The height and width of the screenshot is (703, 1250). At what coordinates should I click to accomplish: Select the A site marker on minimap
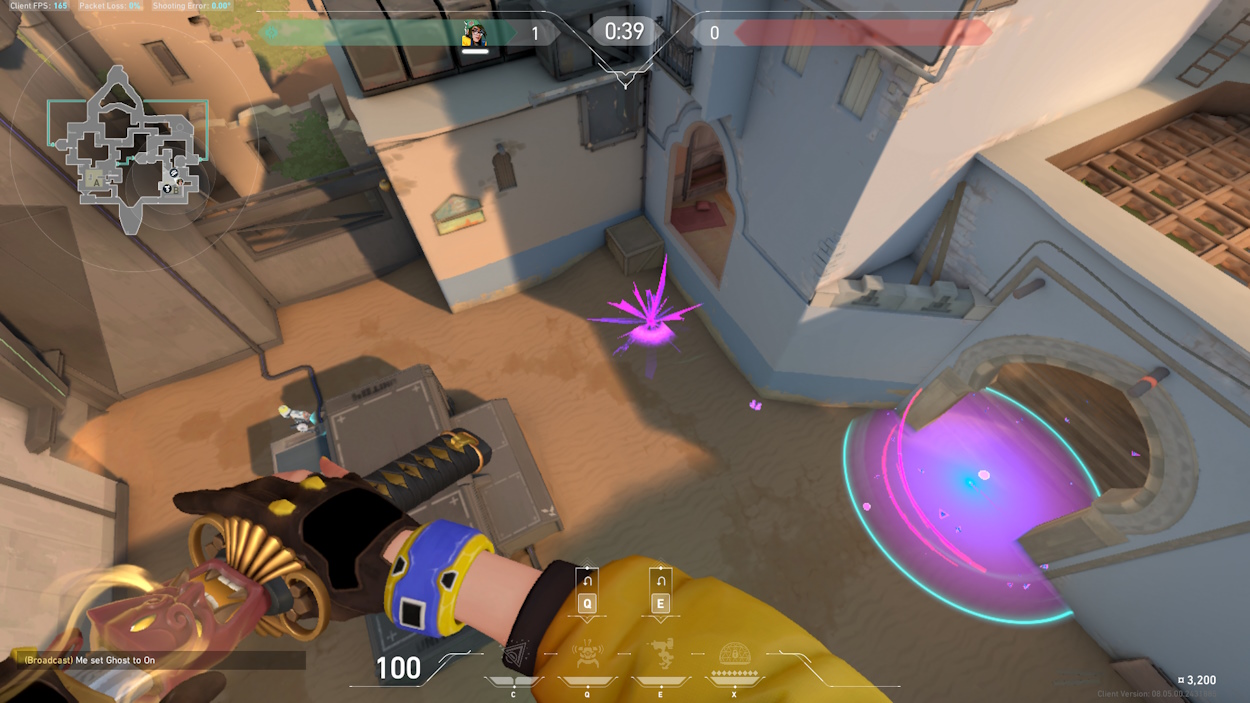[x=97, y=182]
